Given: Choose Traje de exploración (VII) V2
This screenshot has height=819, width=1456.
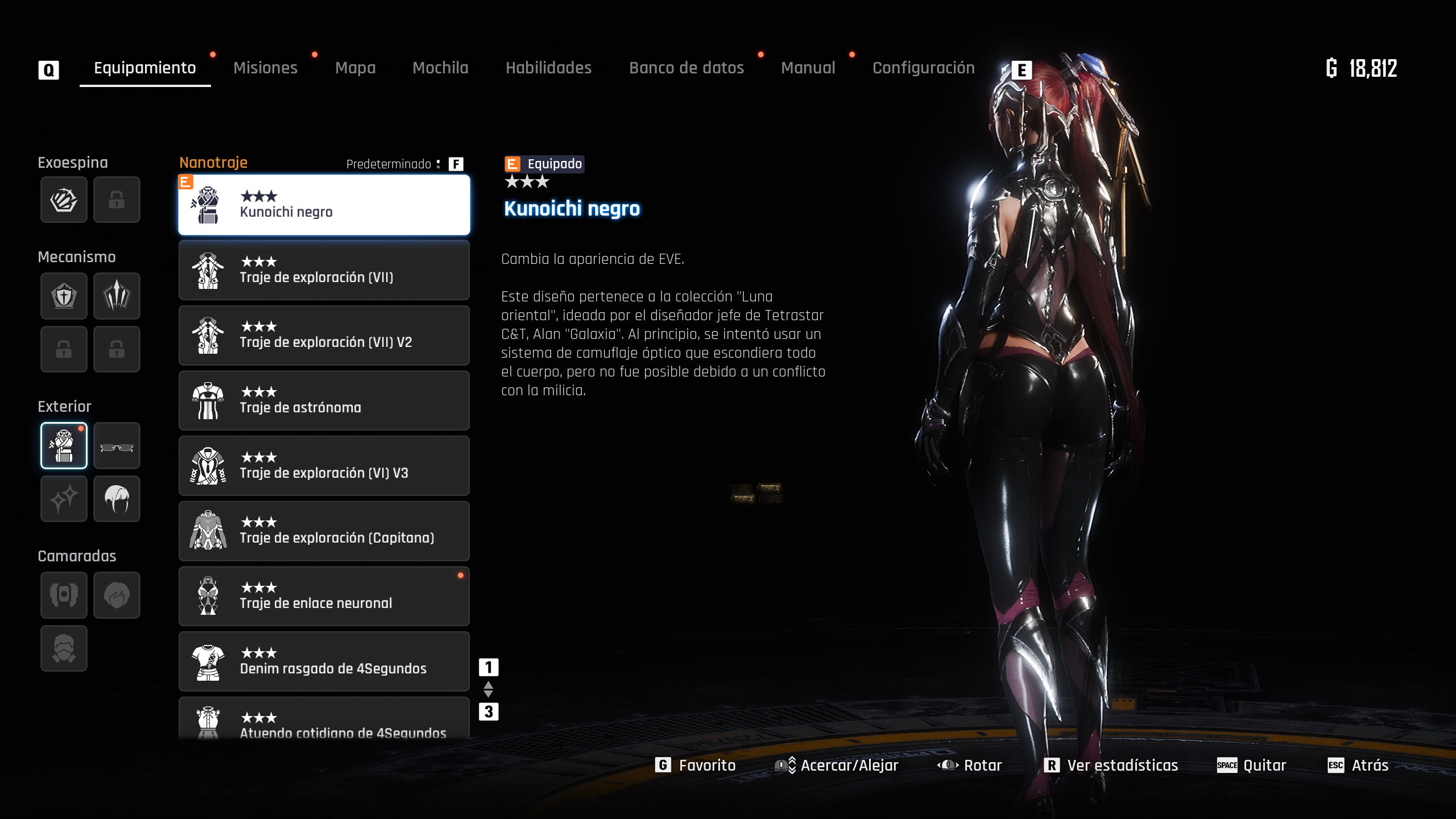Looking at the screenshot, I should coord(324,336).
